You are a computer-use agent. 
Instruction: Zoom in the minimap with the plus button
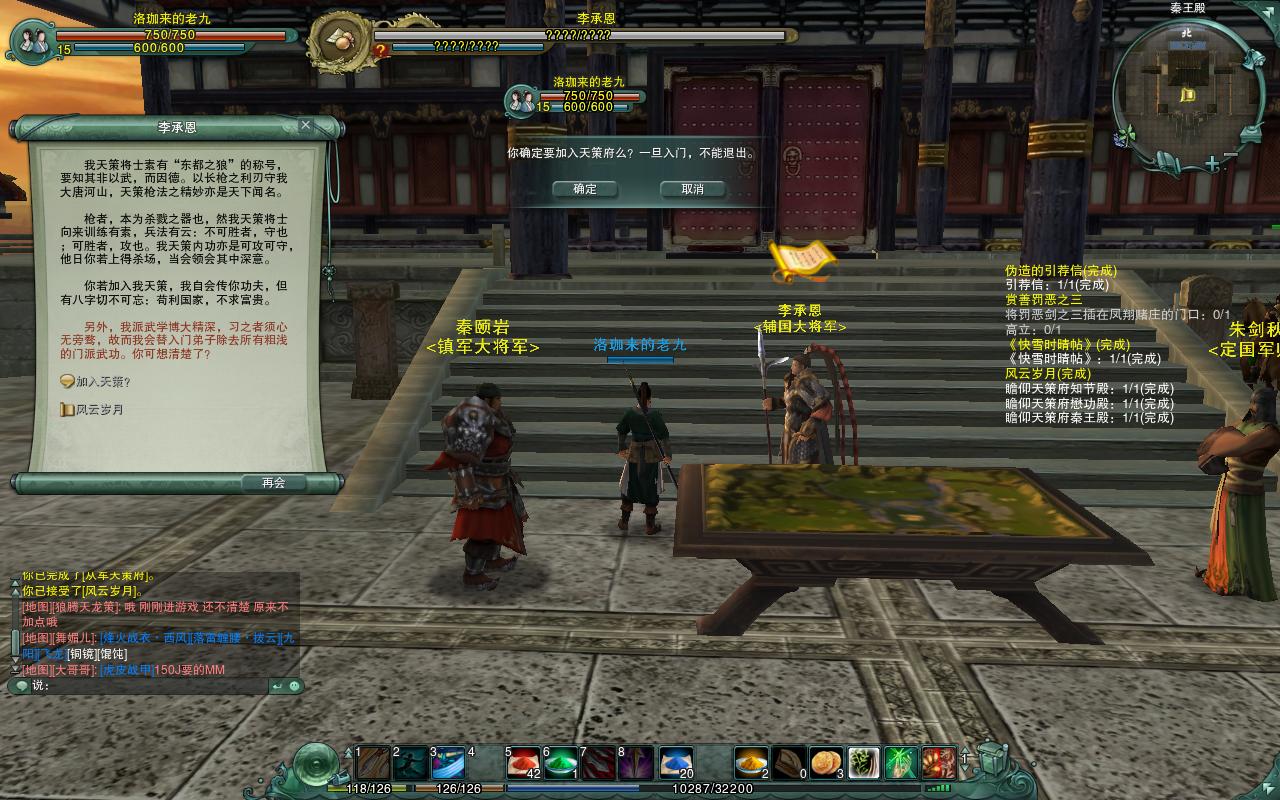click(1212, 163)
